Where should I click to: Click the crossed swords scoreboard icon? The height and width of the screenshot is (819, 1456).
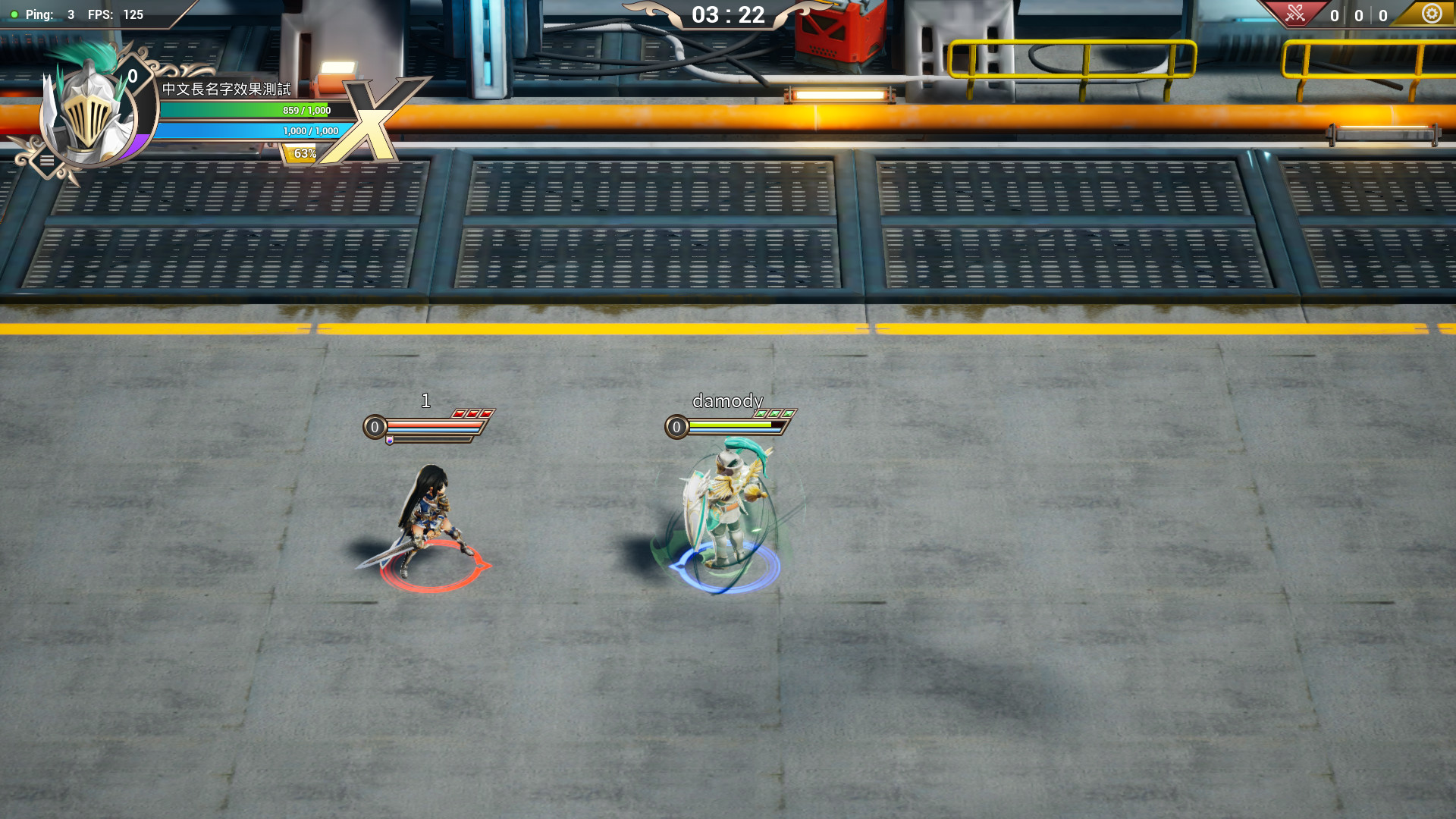(1294, 14)
